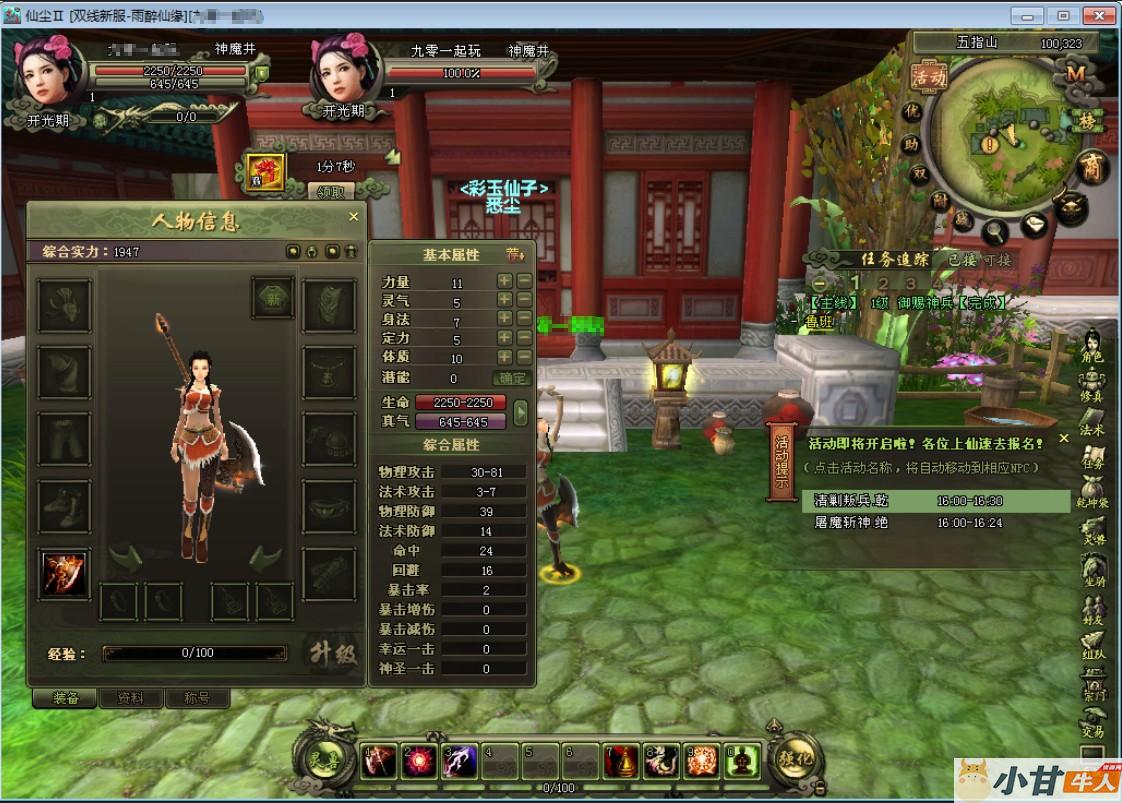Click the 升级 level up button

click(331, 653)
